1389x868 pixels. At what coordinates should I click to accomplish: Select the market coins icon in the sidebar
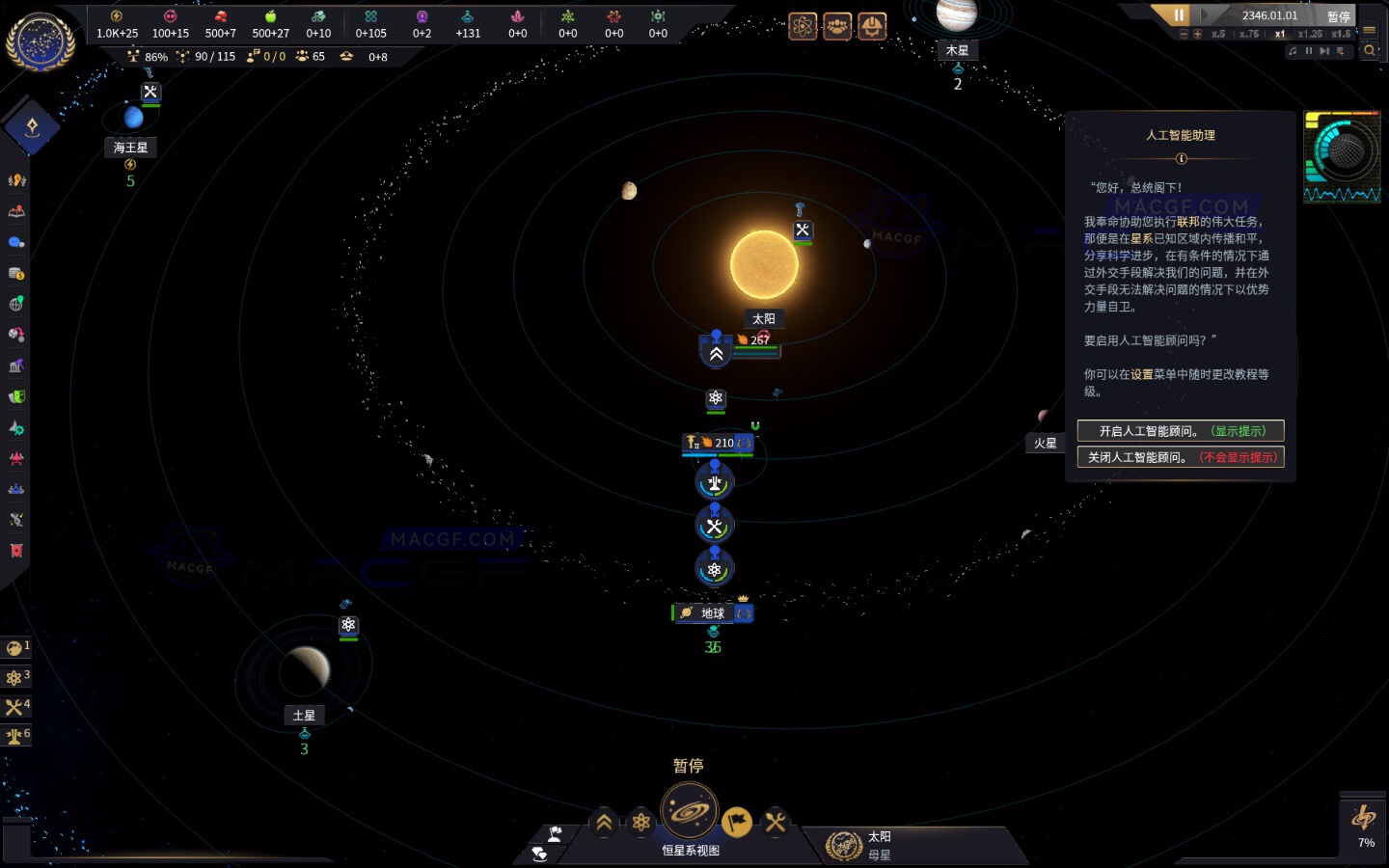(x=16, y=273)
